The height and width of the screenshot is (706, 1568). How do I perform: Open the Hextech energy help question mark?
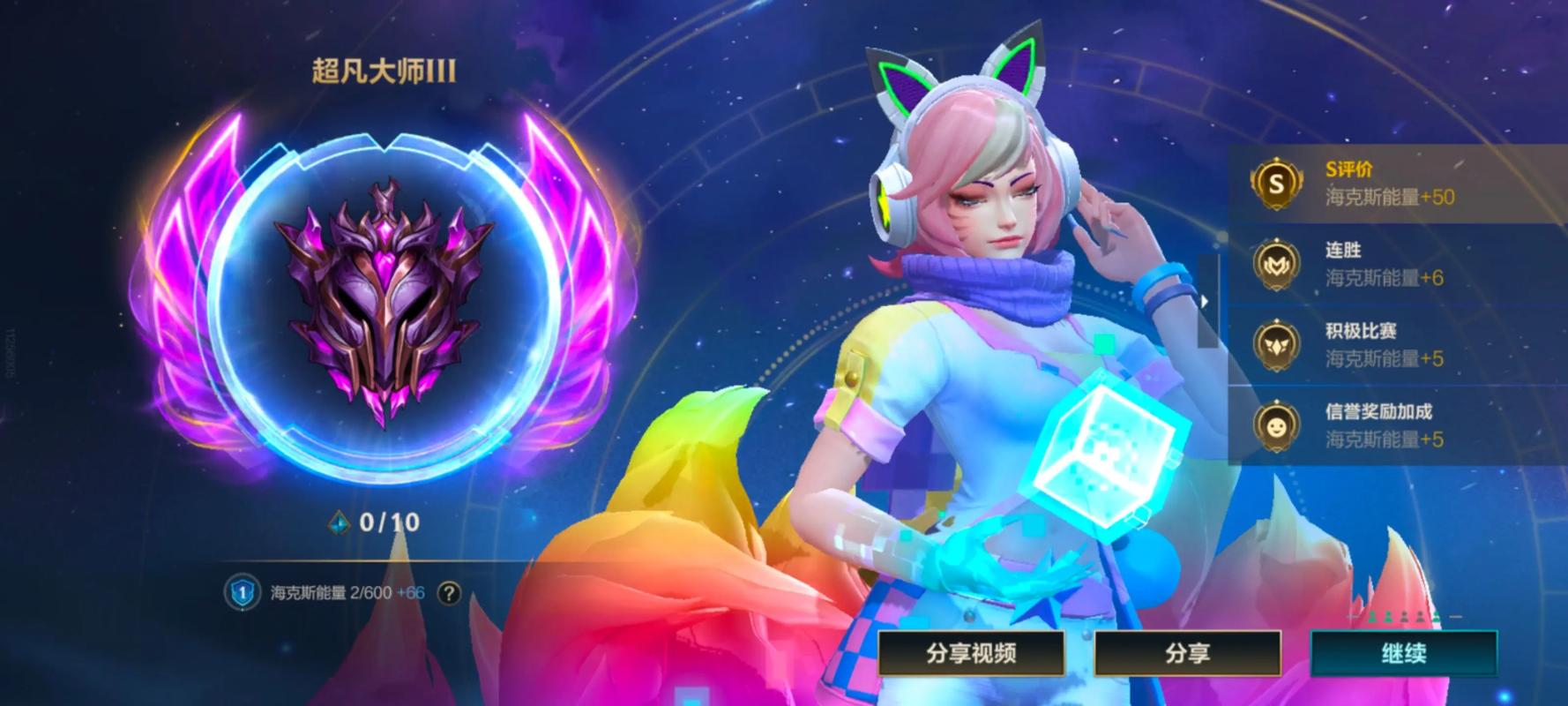pos(448,591)
